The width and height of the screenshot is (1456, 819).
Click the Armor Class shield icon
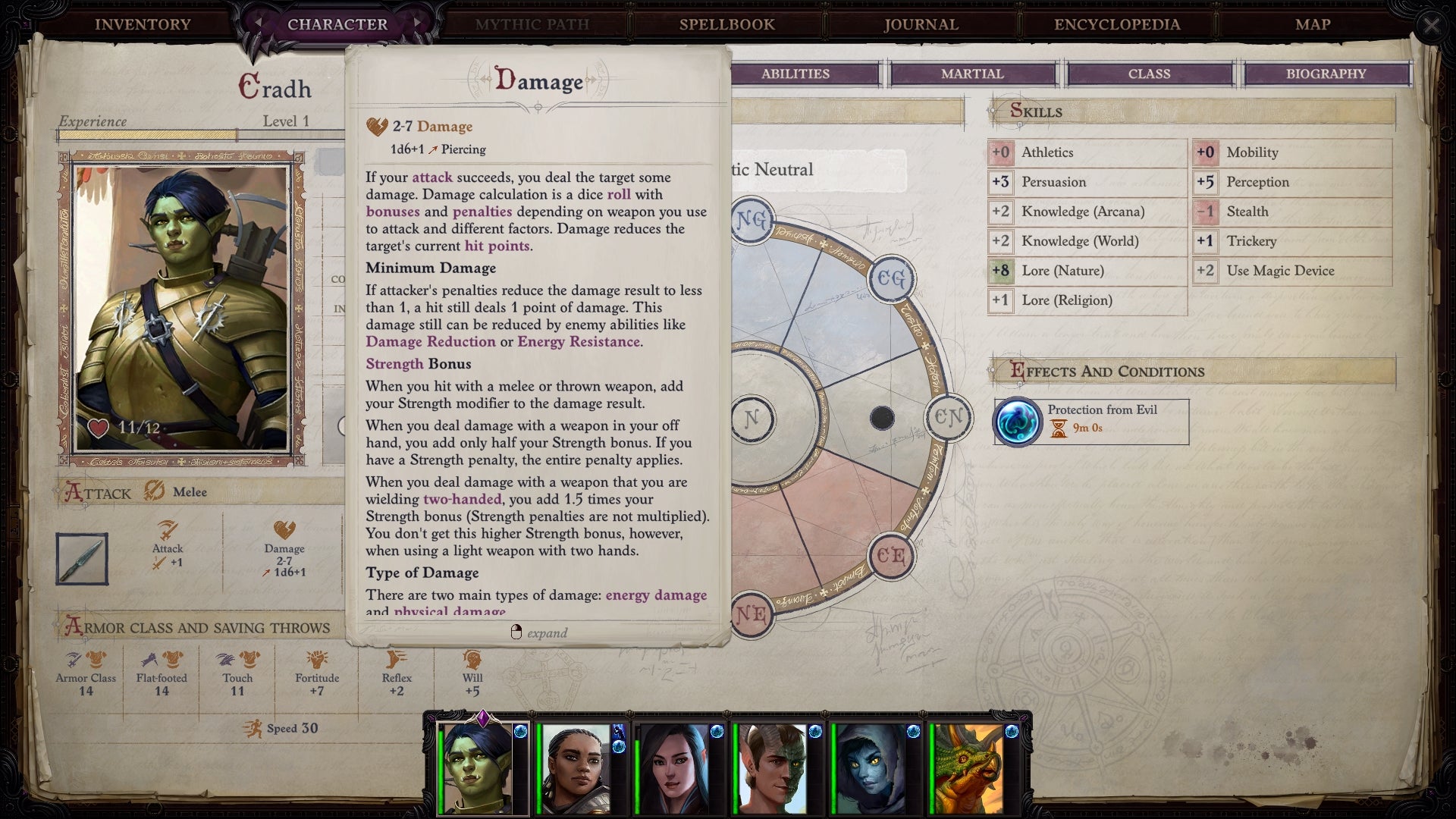coord(86,659)
